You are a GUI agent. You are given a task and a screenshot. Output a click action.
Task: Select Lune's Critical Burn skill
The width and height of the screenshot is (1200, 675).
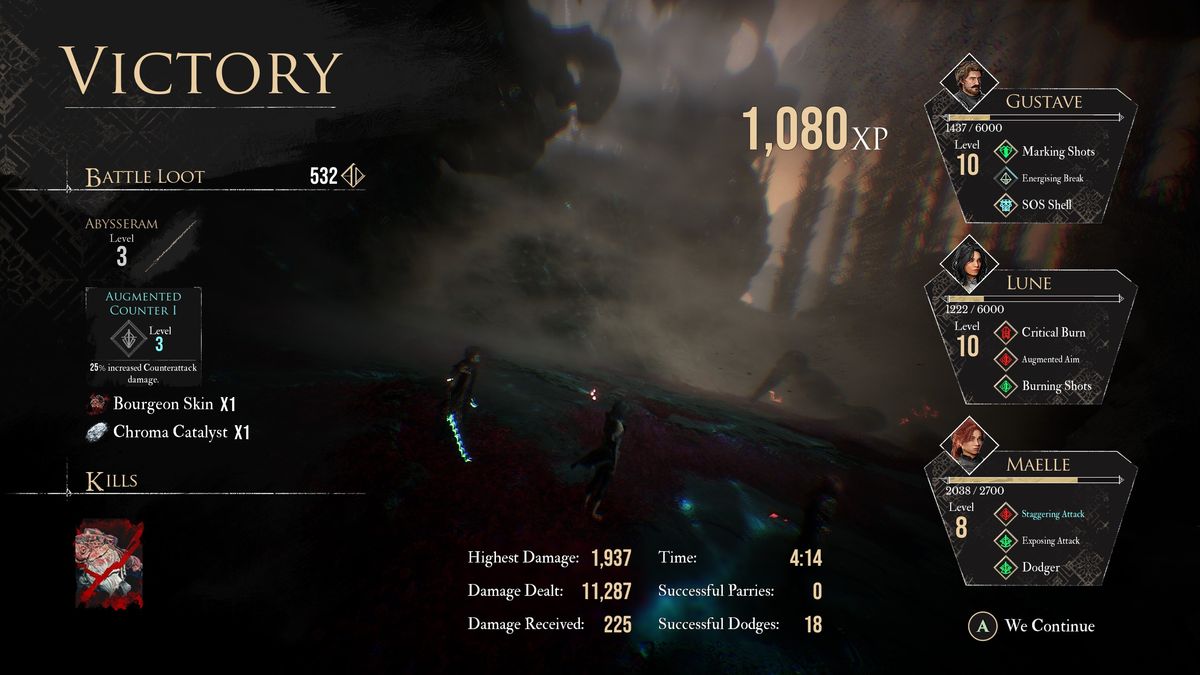coord(1053,332)
